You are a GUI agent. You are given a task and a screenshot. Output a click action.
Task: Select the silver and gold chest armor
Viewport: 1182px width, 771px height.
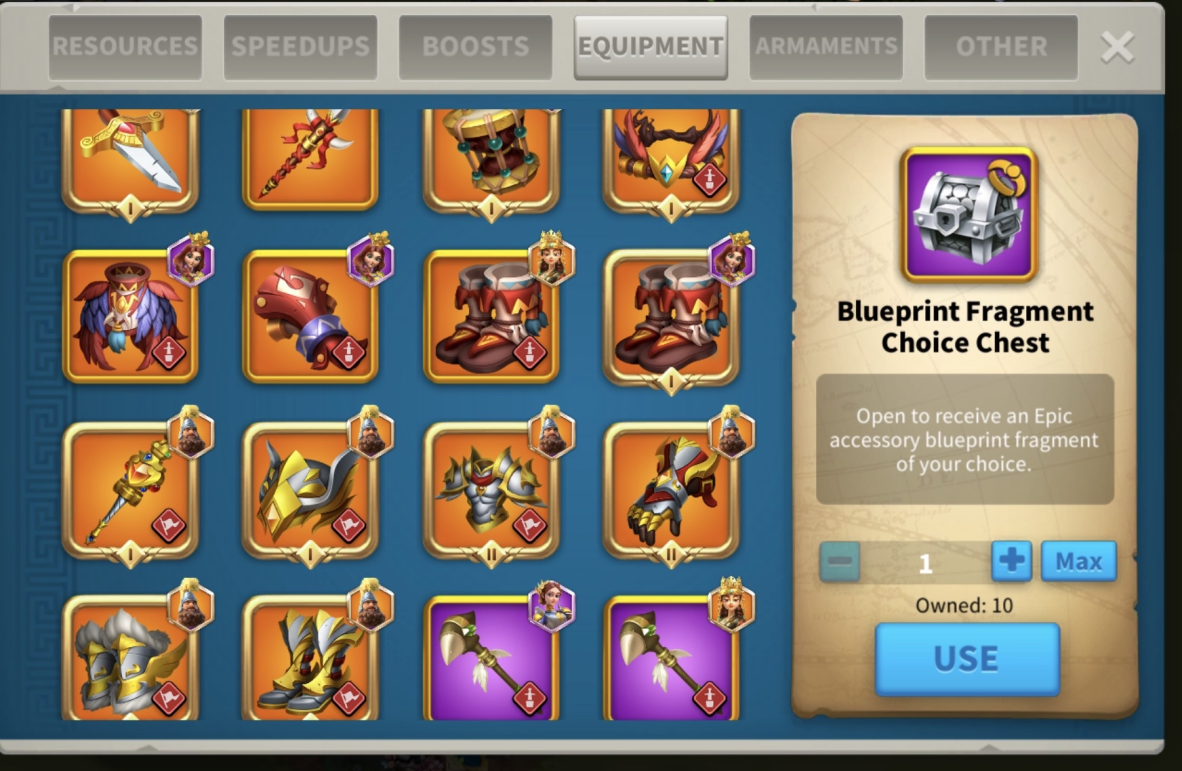coord(490,490)
